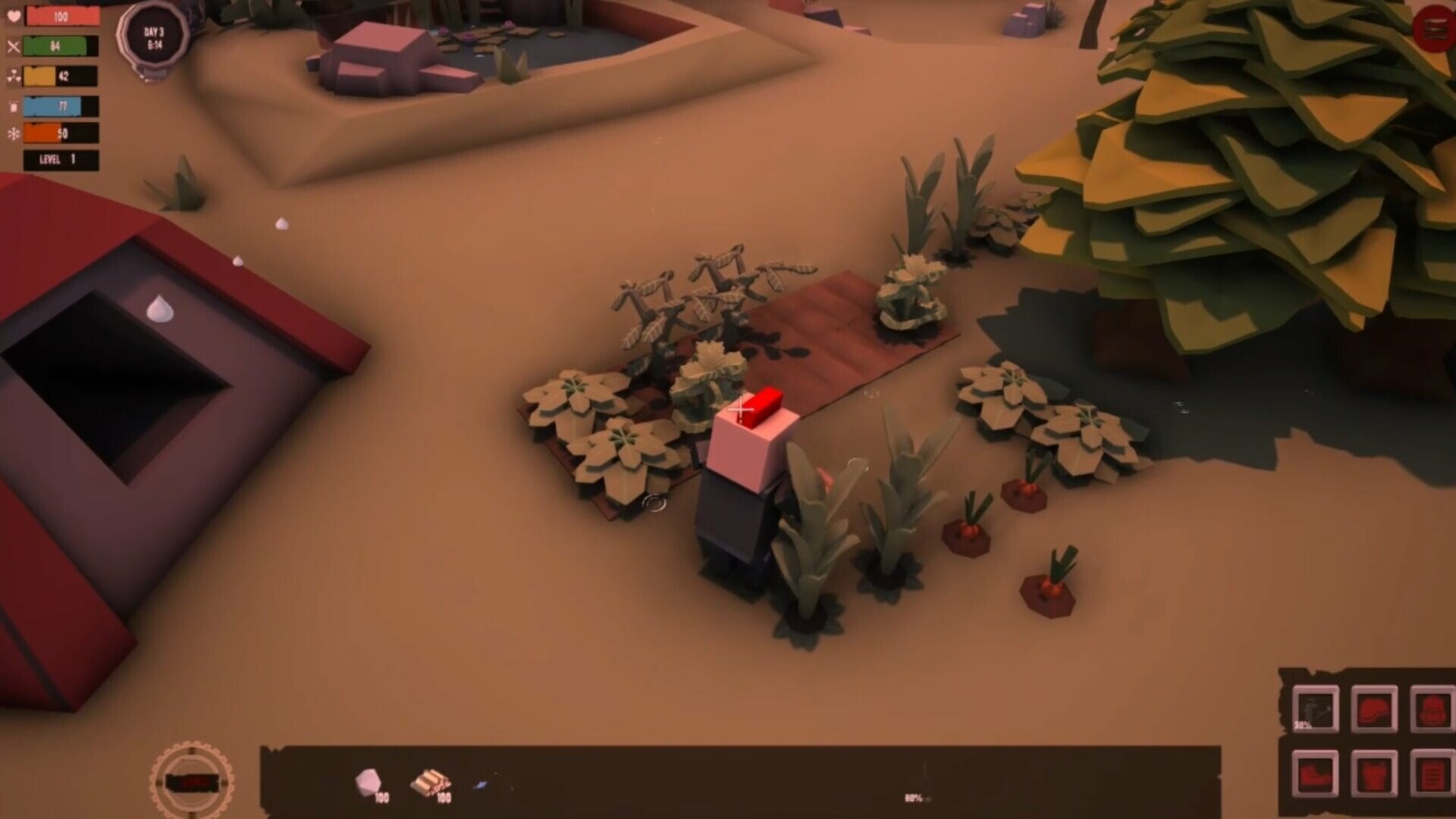1456x819 pixels.
Task: Select the red cap in the equipment panel
Action: (1374, 709)
